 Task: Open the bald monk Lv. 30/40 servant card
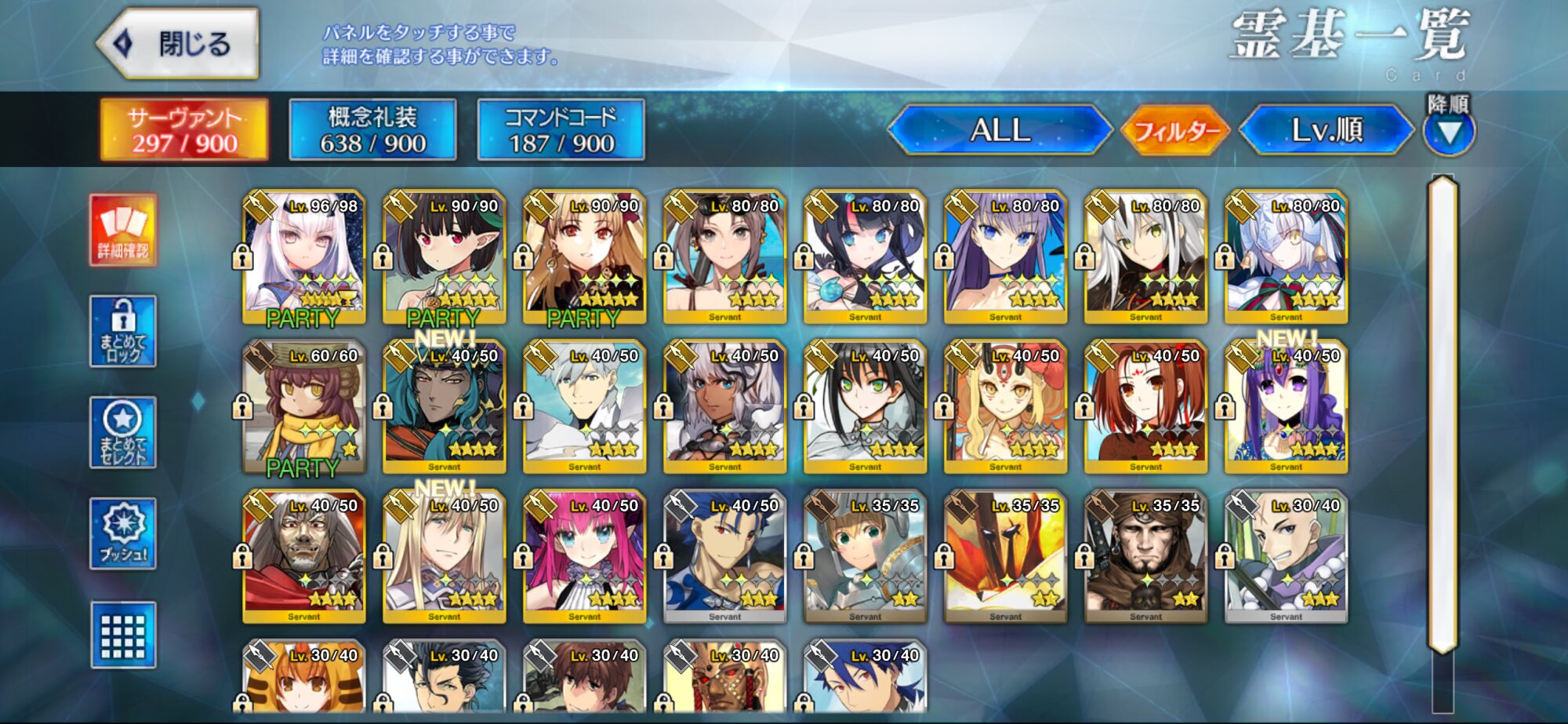[x=1286, y=556]
